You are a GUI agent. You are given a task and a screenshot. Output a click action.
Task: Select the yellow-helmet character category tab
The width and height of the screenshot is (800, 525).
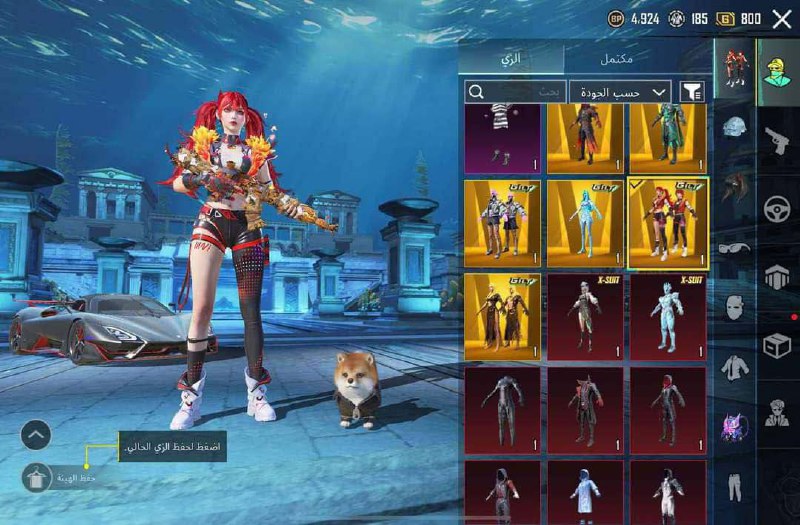point(777,73)
